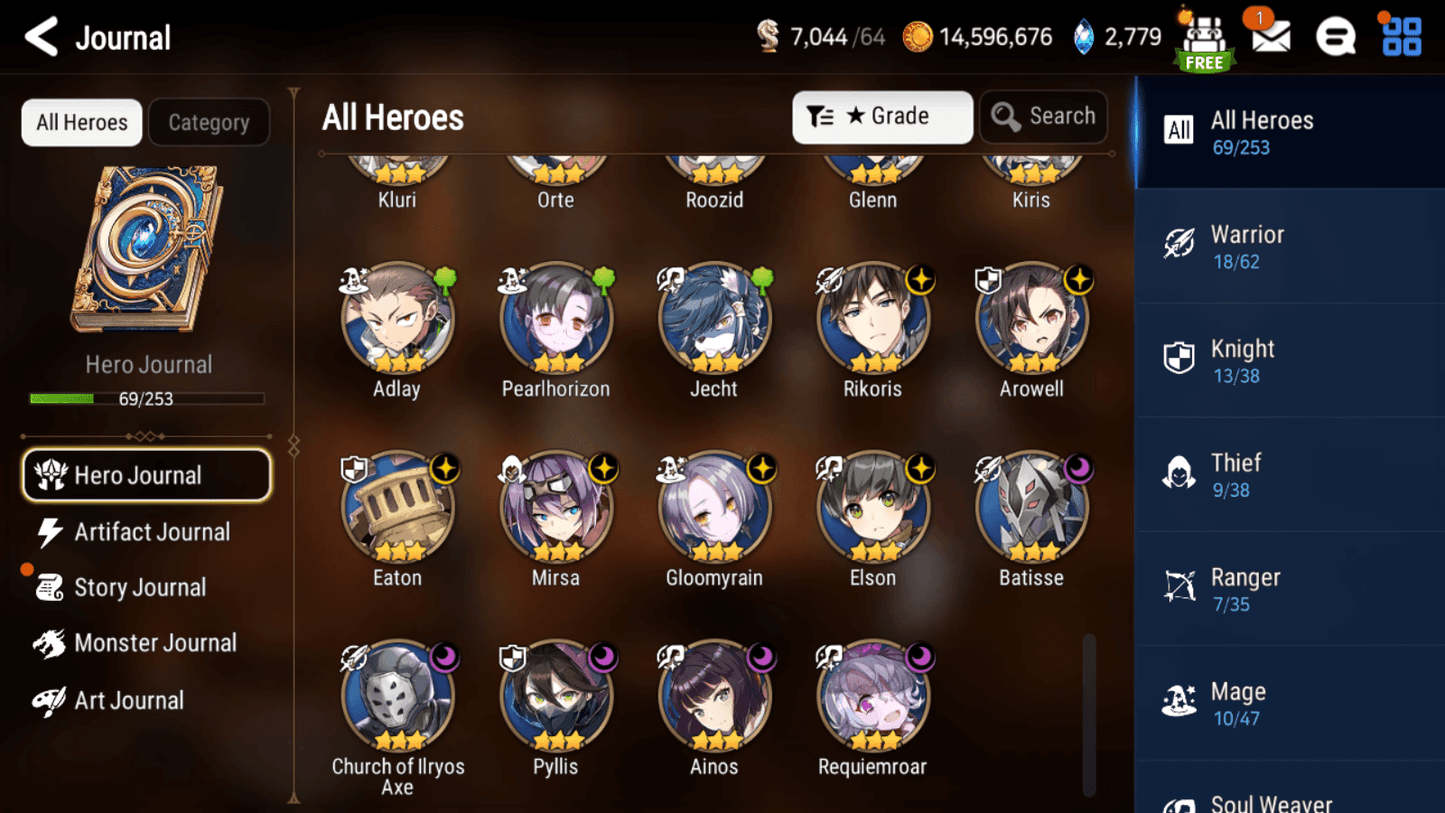Choose the Mage class filter
Viewport: 1445px width, 813px height.
1289,703
